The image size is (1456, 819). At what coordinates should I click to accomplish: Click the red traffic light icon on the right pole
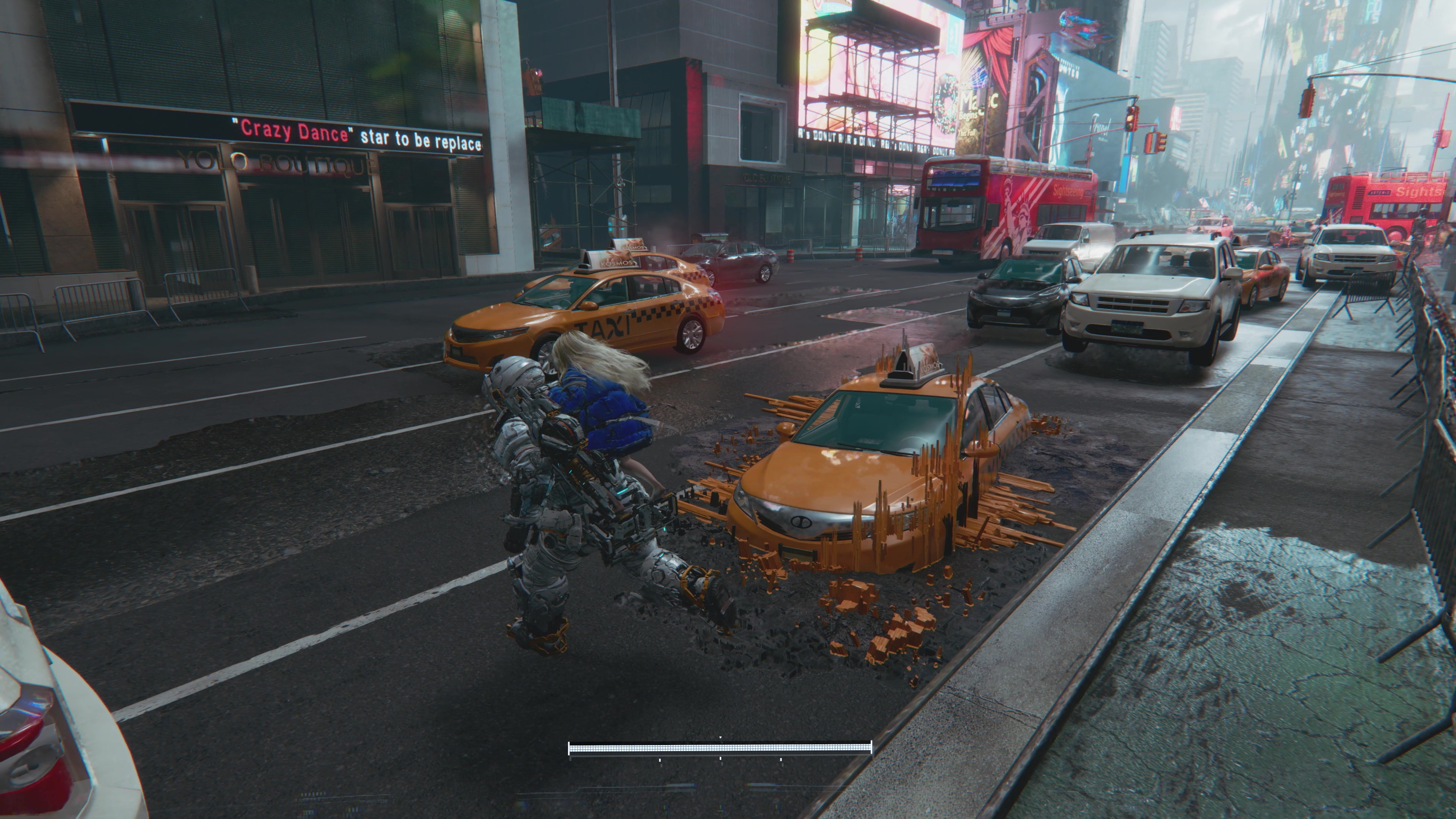coord(1130,111)
